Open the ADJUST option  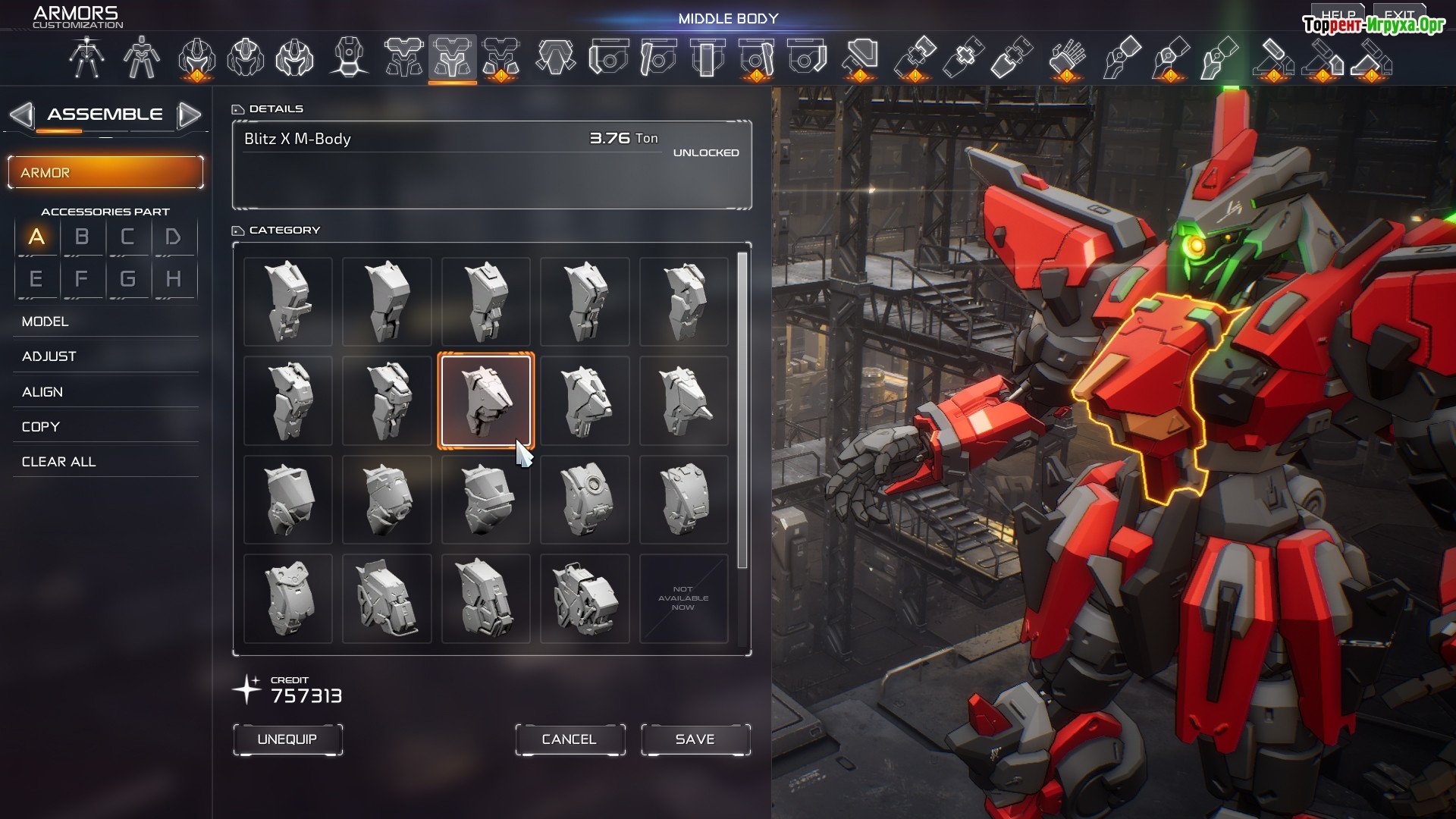[49, 356]
